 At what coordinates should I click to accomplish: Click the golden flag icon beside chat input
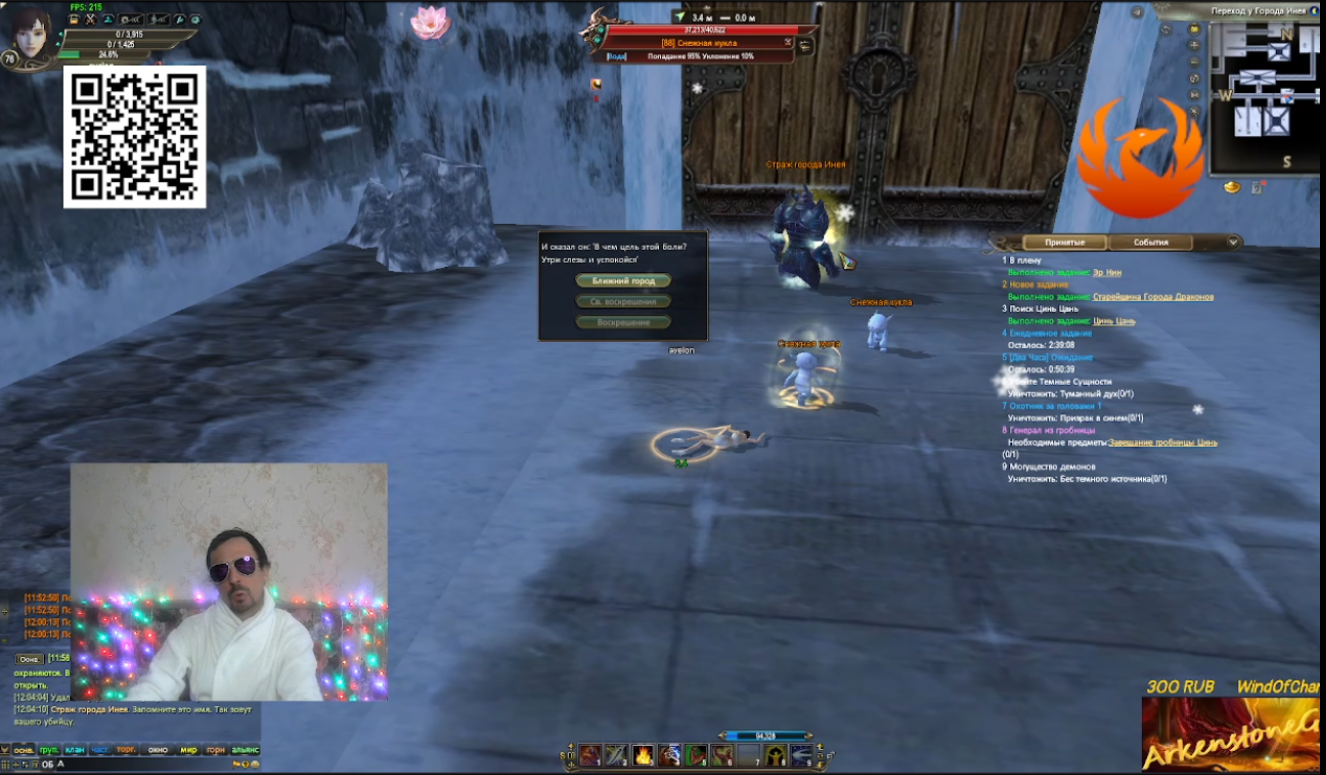click(x=236, y=764)
